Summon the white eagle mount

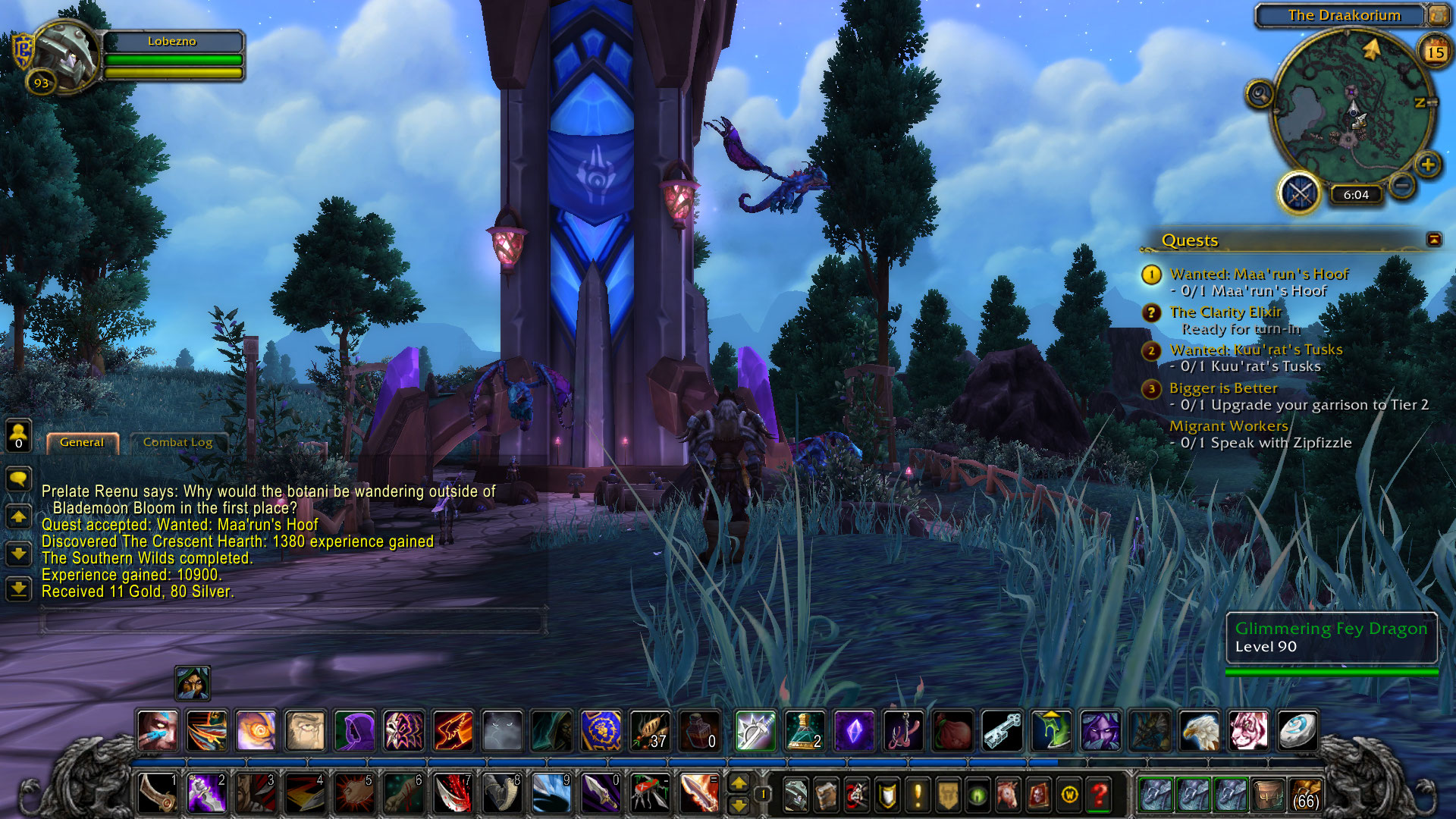[1199, 731]
